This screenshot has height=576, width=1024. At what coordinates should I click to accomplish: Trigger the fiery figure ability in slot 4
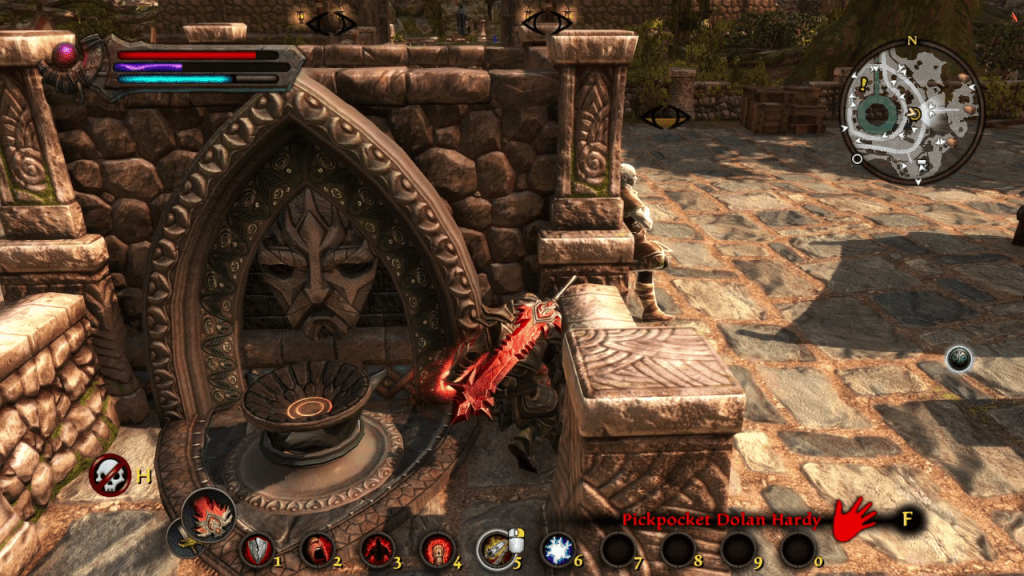click(437, 549)
